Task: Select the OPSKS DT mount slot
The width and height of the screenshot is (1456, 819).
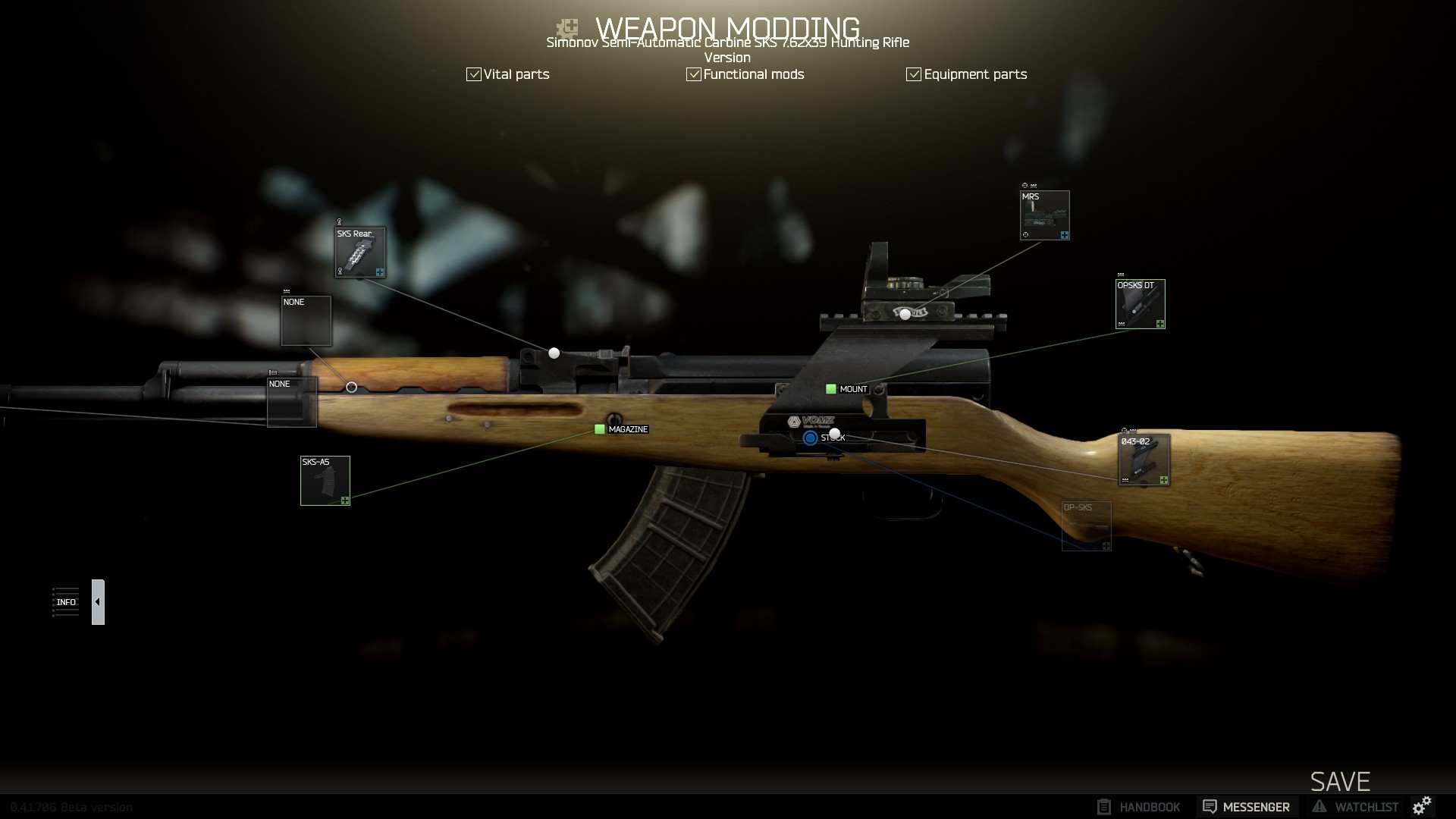Action: [x=1140, y=304]
